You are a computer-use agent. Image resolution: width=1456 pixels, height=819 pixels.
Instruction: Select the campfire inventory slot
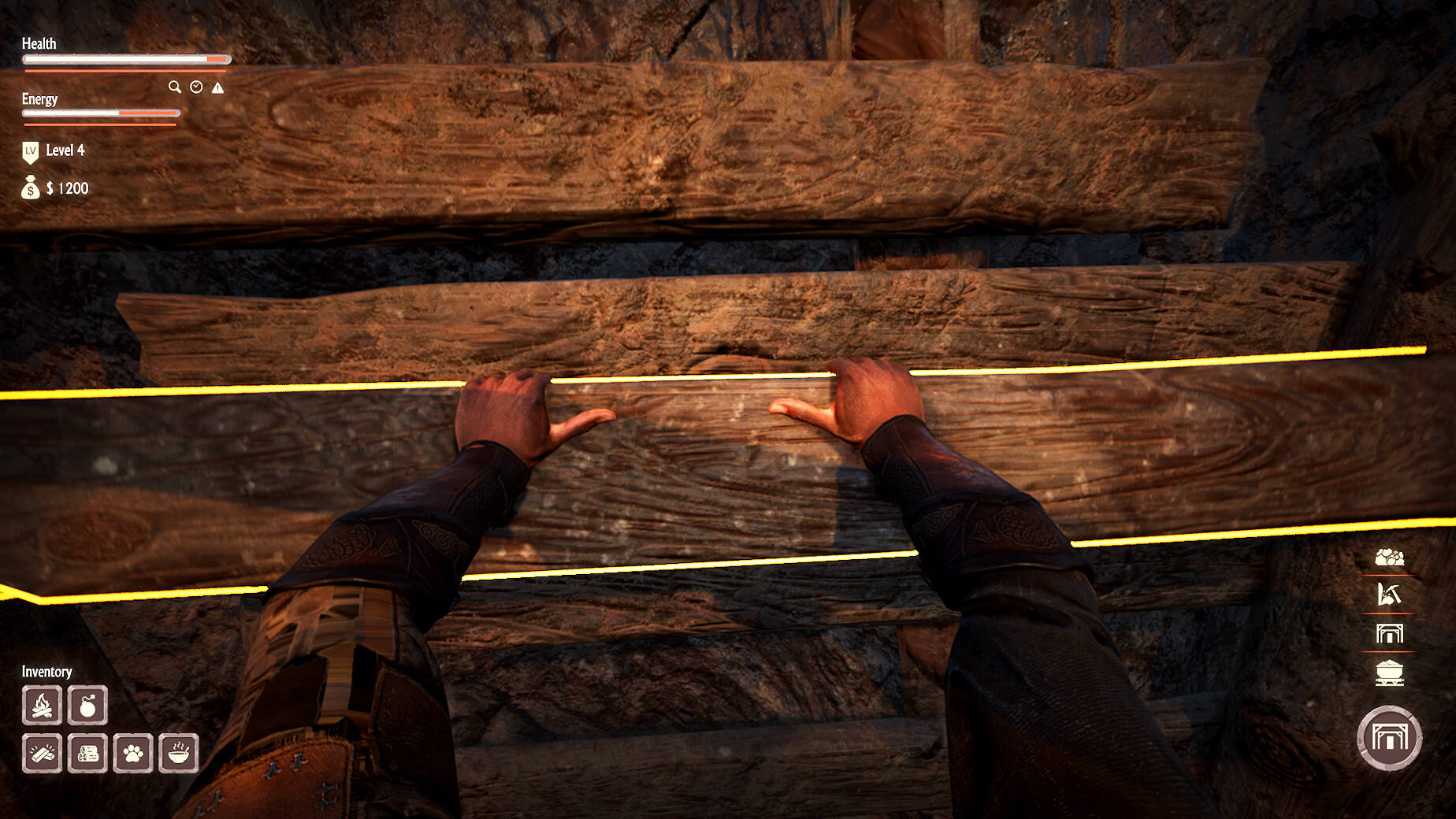click(43, 705)
